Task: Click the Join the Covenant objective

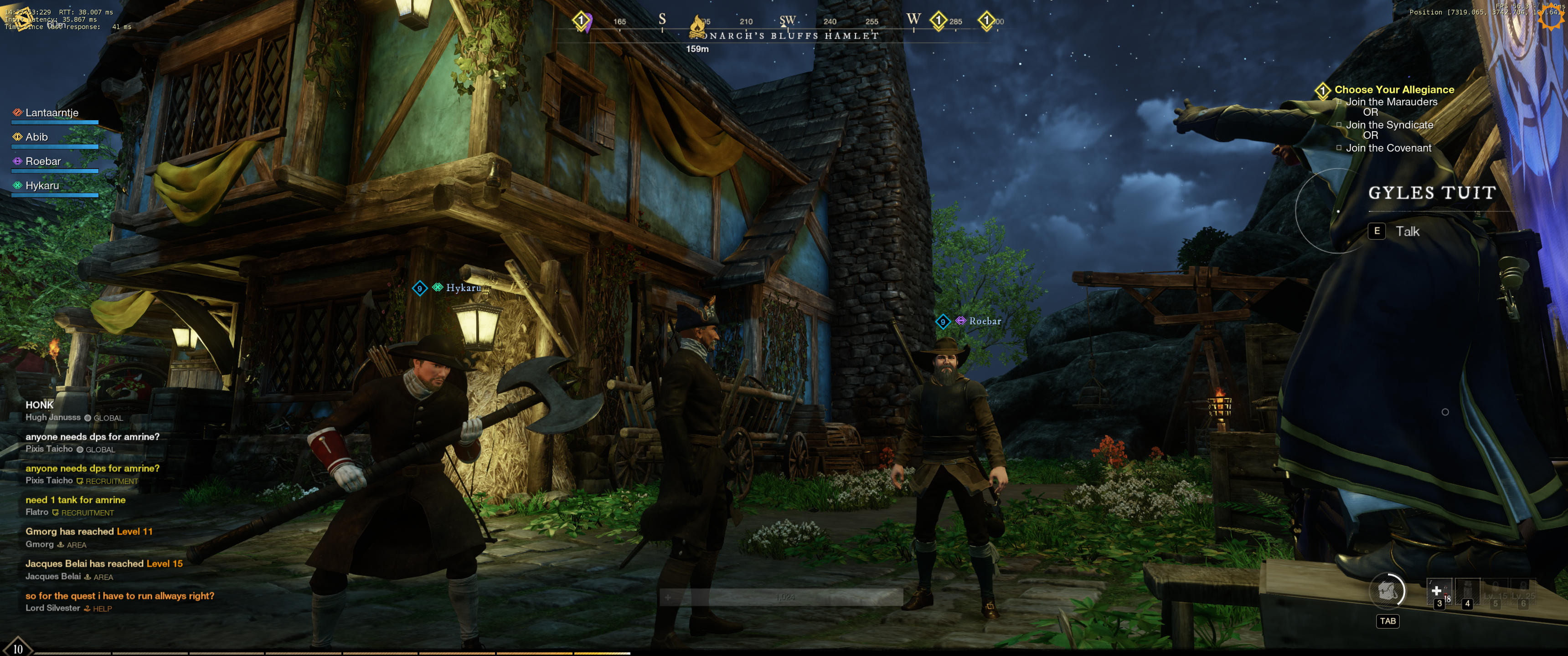Action: 1388,148
